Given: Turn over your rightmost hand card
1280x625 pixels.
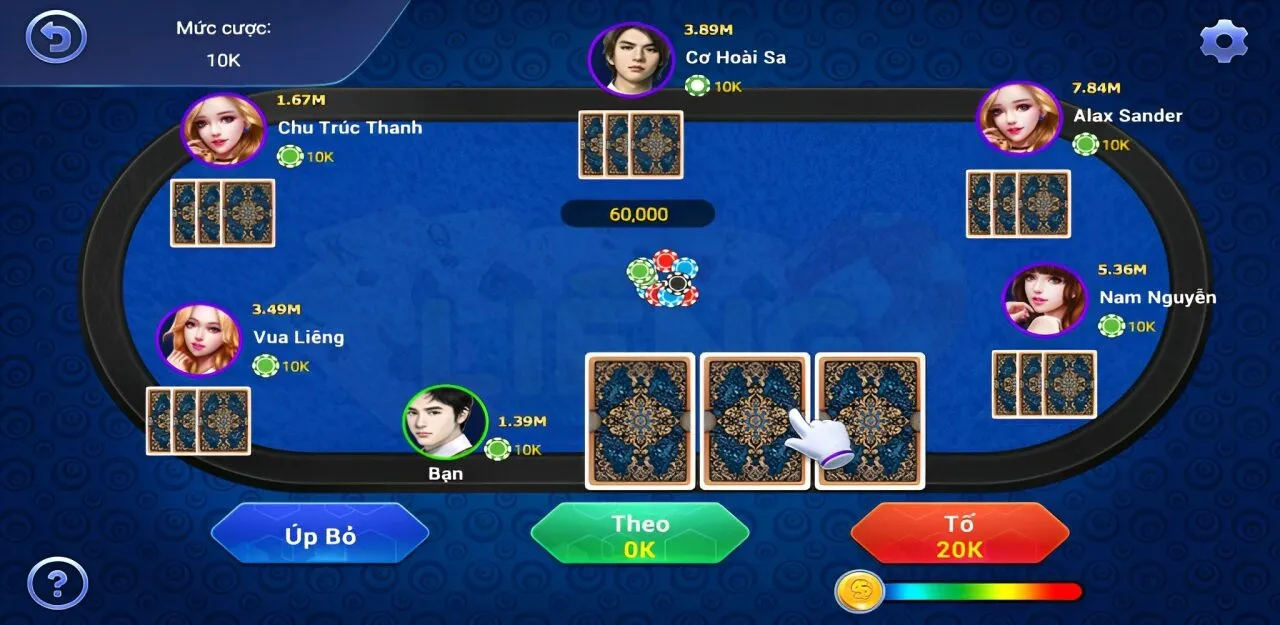Looking at the screenshot, I should click(x=870, y=420).
